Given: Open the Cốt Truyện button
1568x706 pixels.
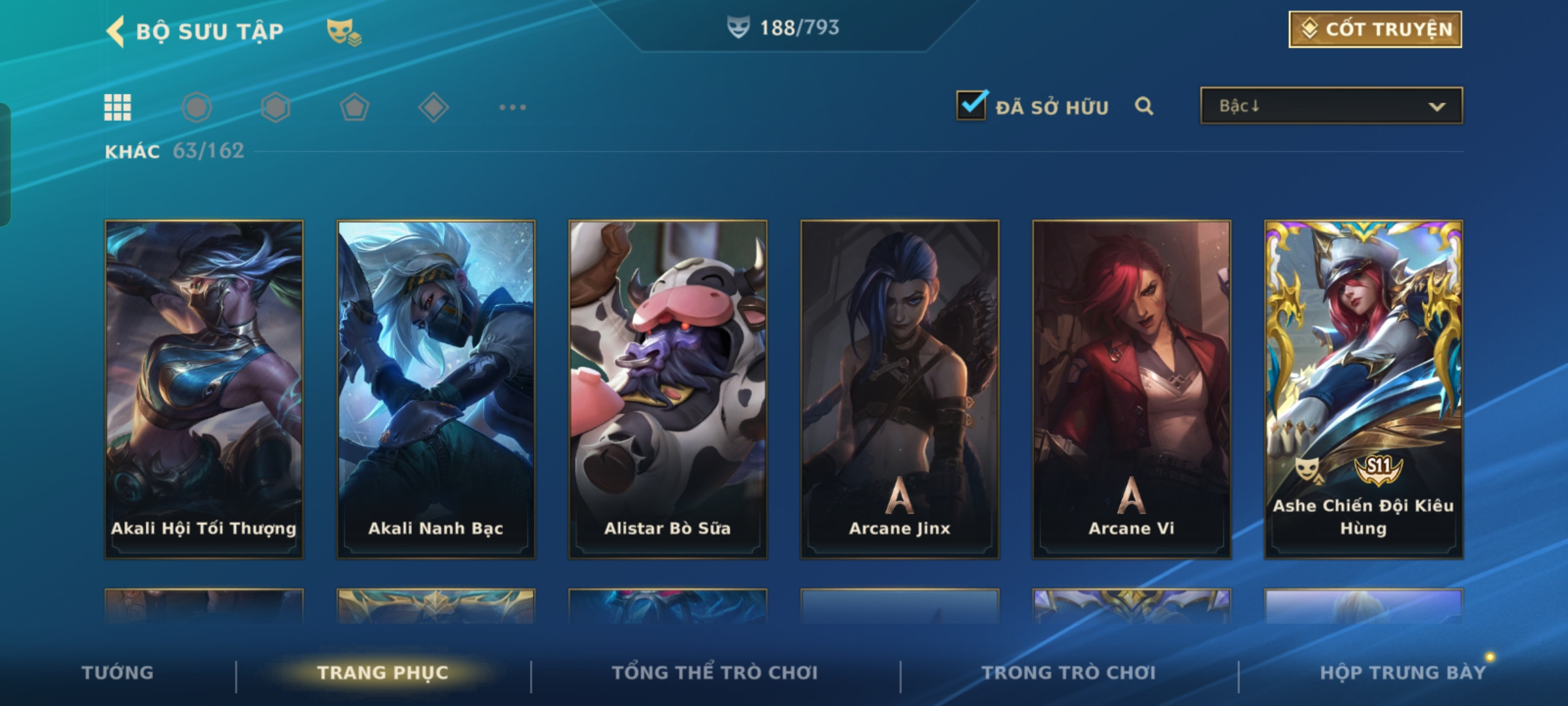Looking at the screenshot, I should [x=1375, y=29].
